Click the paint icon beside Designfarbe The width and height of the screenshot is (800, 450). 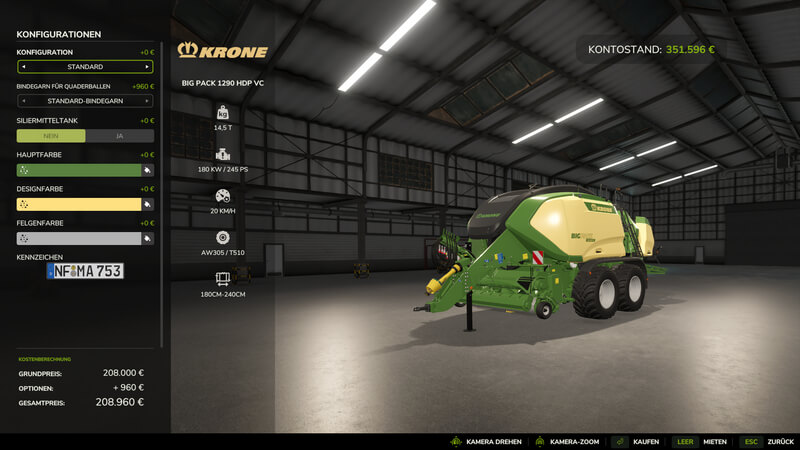(148, 204)
